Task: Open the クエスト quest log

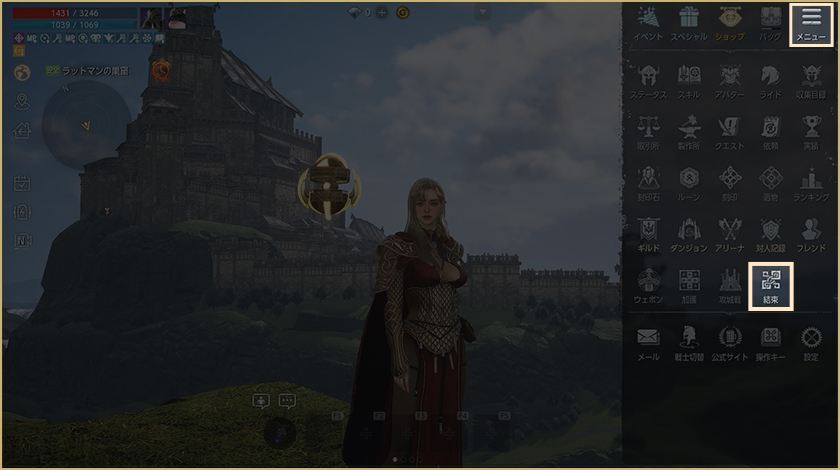Action: (729, 132)
